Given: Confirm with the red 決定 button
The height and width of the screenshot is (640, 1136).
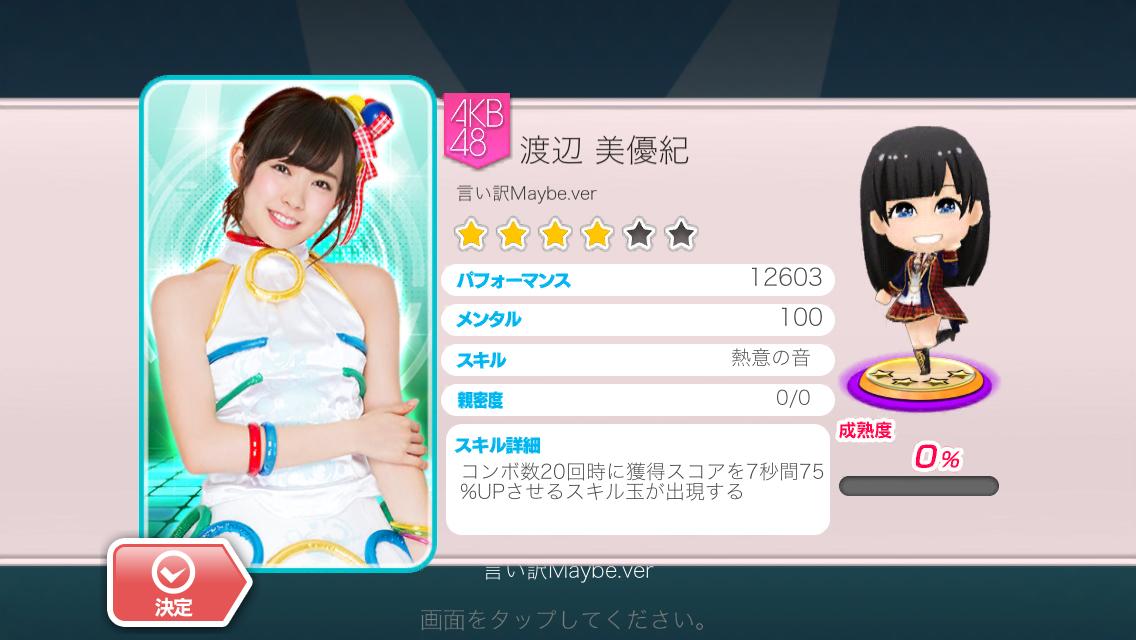Looking at the screenshot, I should pos(174,583).
